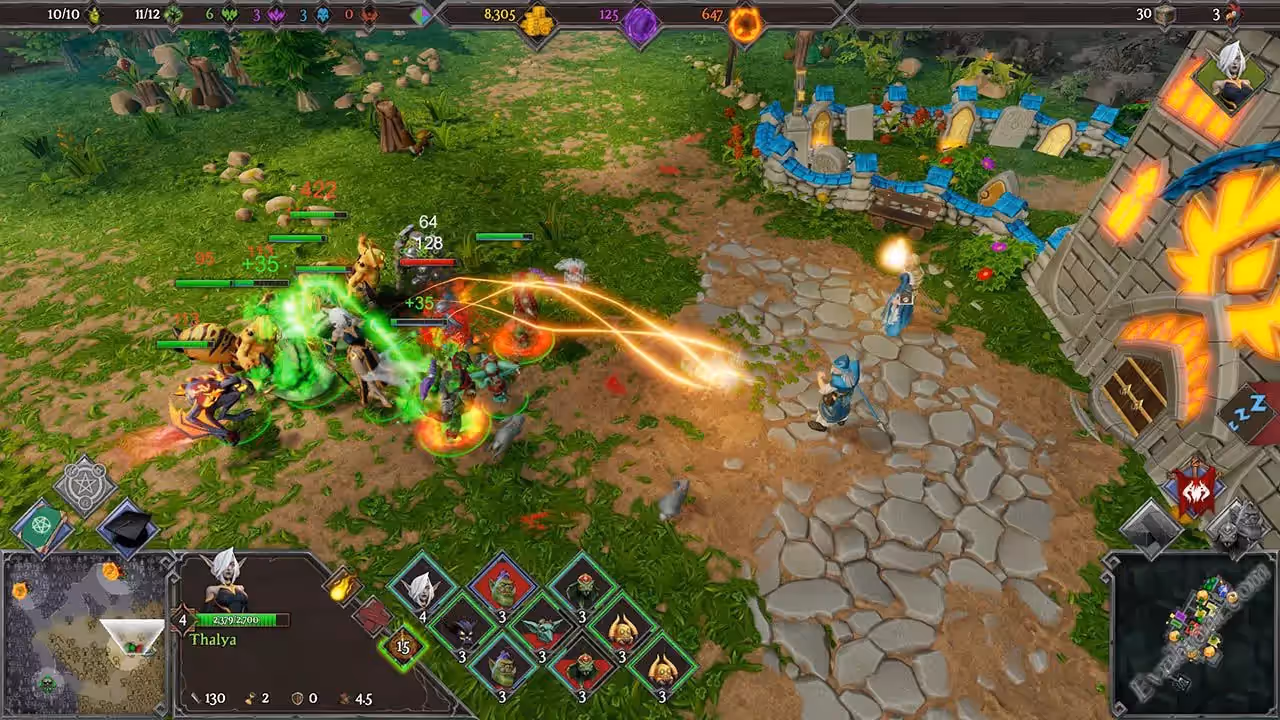Screen dimensions: 1280x720
Task: Click the local-area minimap
Action: pyautogui.click(x=86, y=633)
